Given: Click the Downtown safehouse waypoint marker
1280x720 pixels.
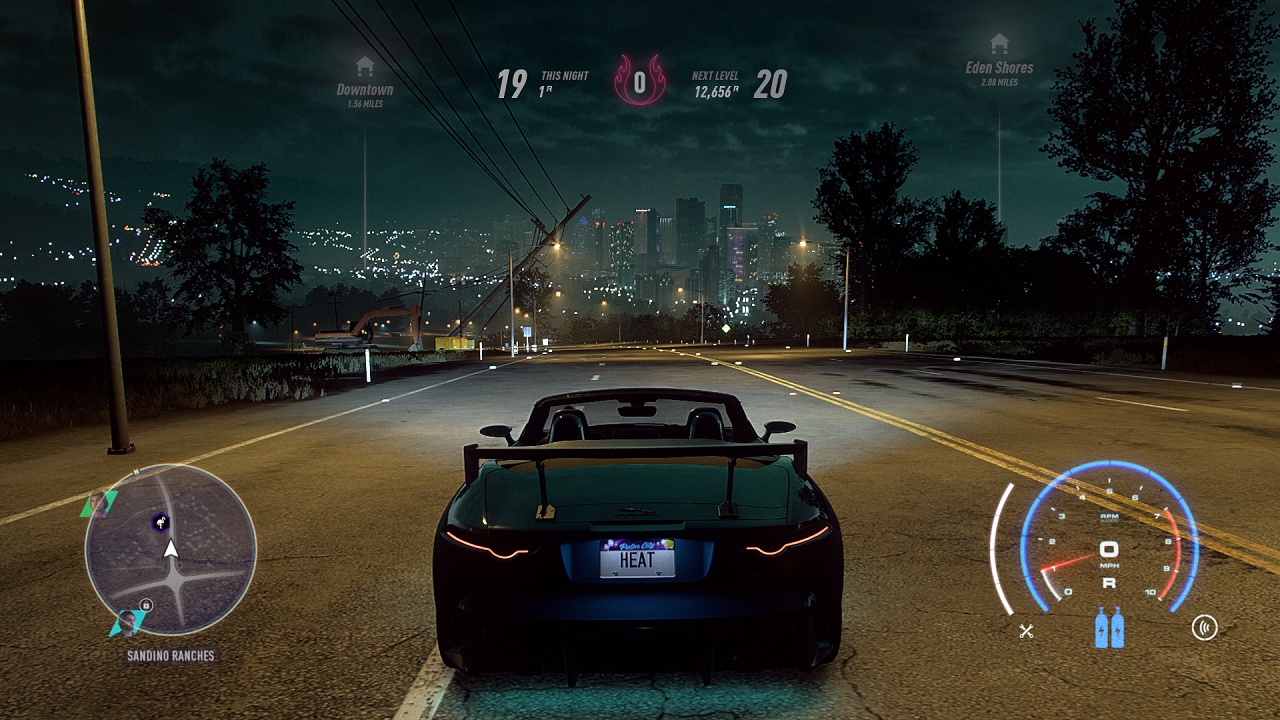Looking at the screenshot, I should 364,67.
